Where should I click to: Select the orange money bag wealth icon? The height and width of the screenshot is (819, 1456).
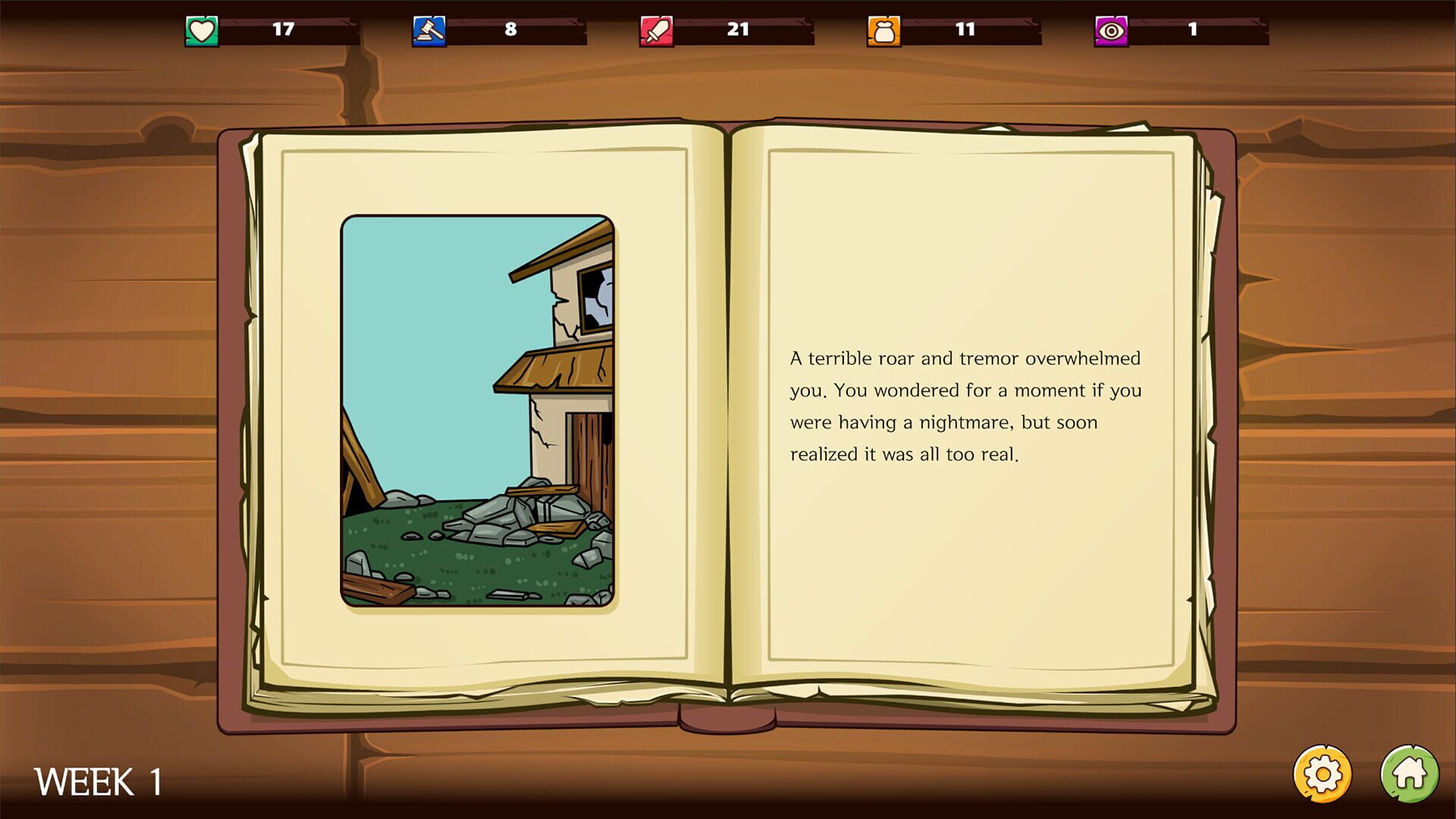(882, 30)
